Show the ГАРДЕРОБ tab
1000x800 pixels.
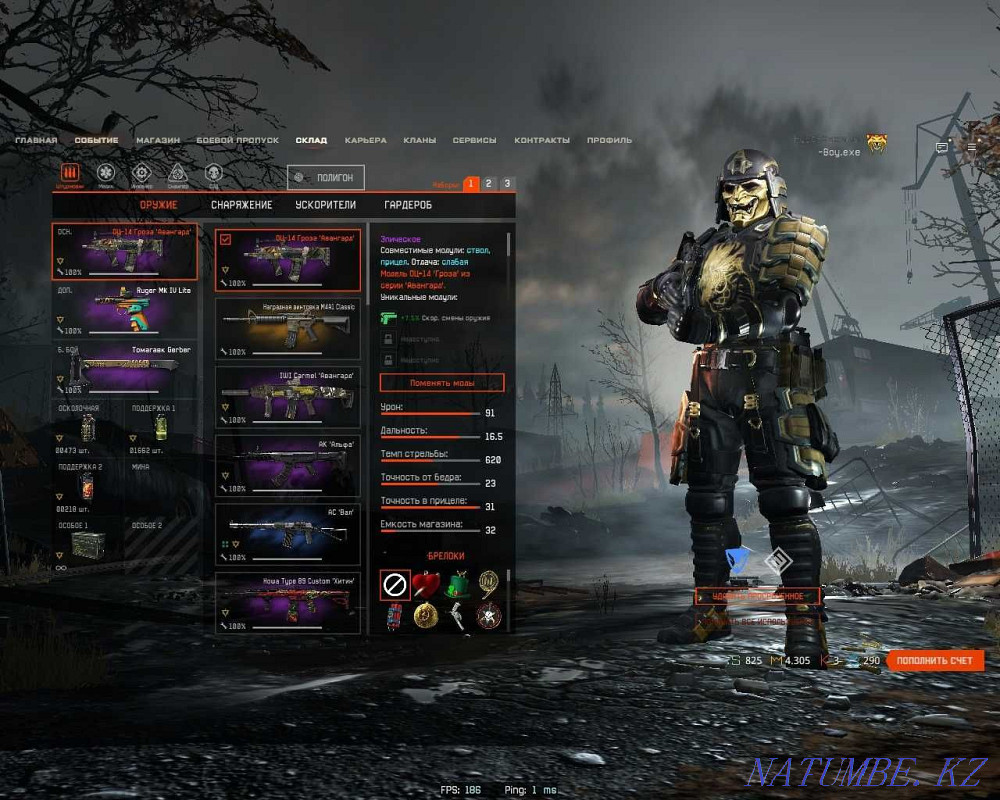pyautogui.click(x=408, y=205)
